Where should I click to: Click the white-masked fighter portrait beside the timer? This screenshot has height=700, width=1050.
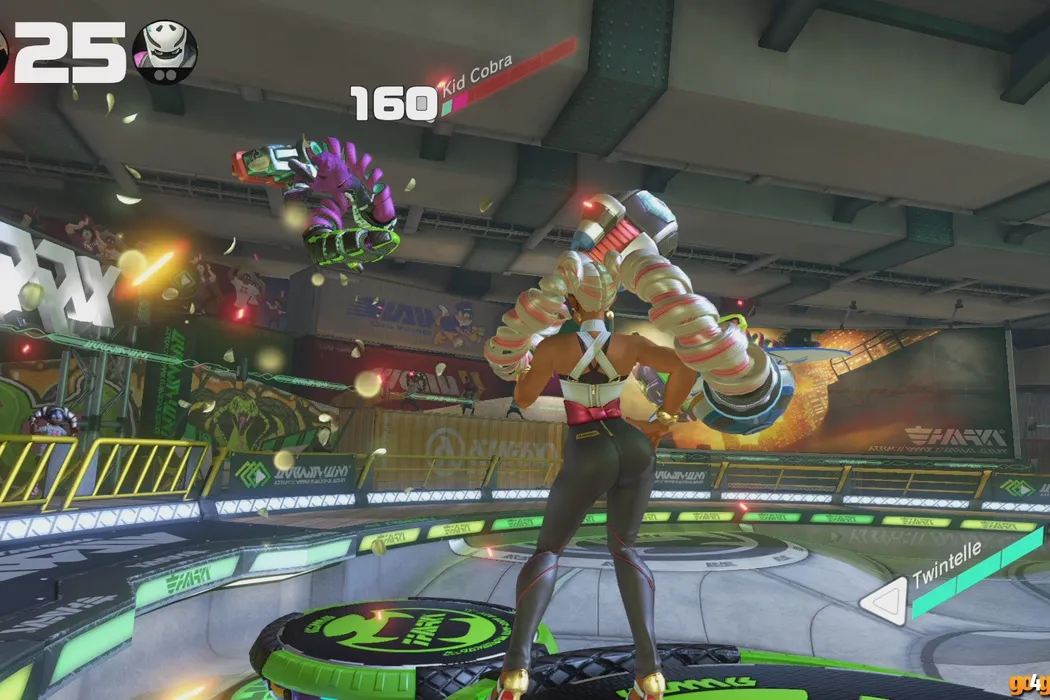coord(165,51)
